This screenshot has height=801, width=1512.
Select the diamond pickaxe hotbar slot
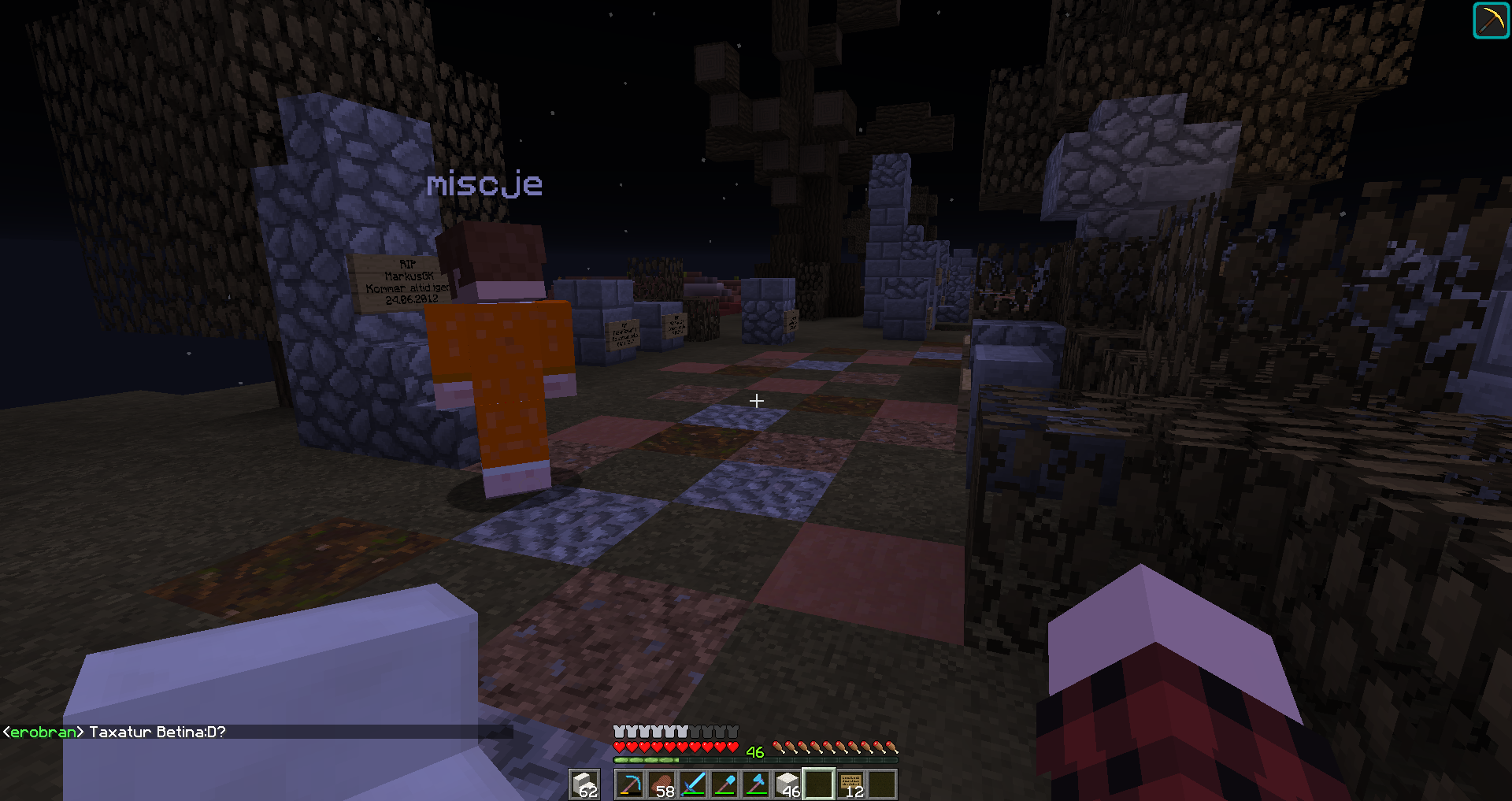pos(630,784)
